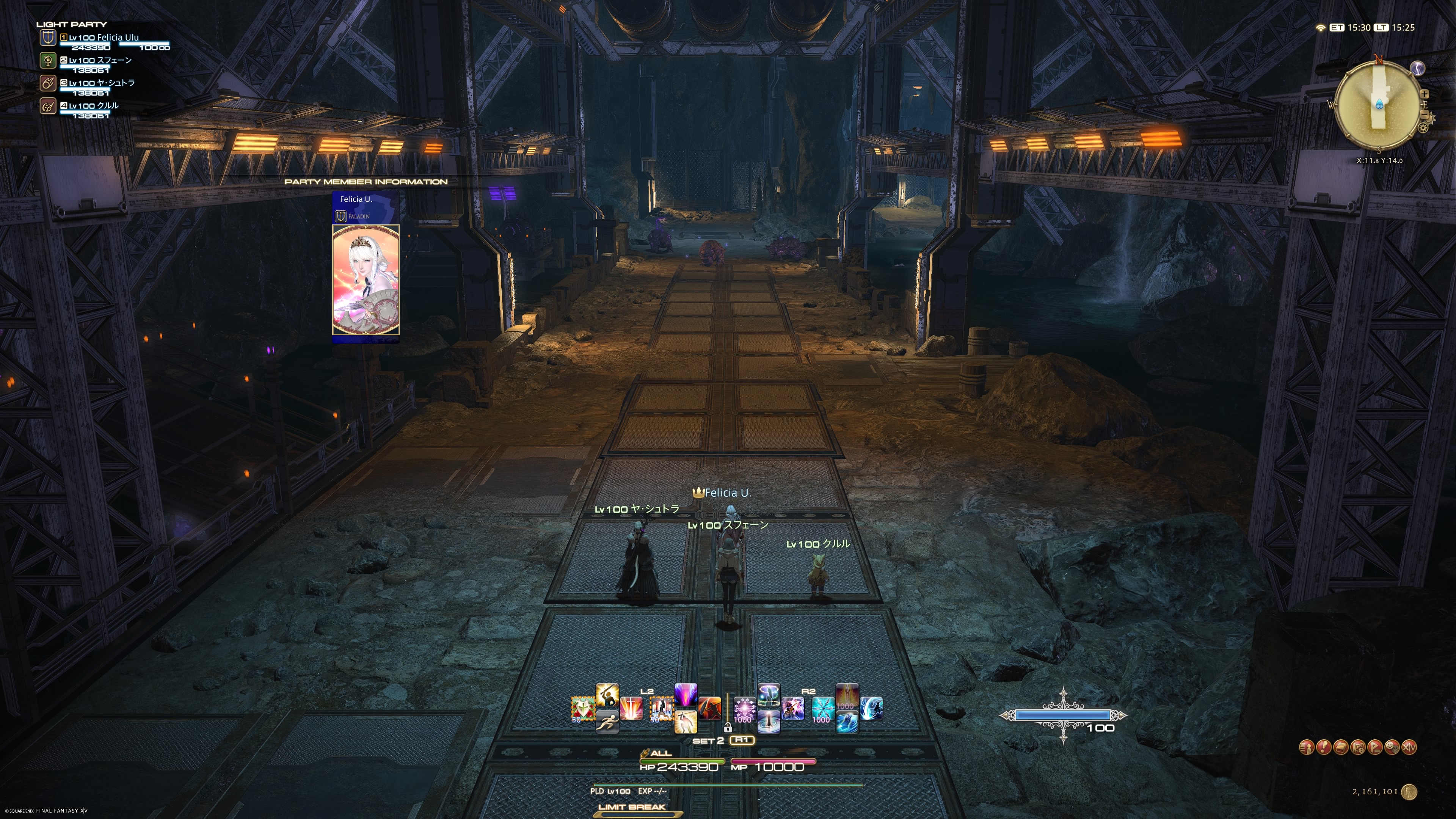Open minimap settings via the gear icon
Screen dimensions: 1456x819
click(1423, 128)
